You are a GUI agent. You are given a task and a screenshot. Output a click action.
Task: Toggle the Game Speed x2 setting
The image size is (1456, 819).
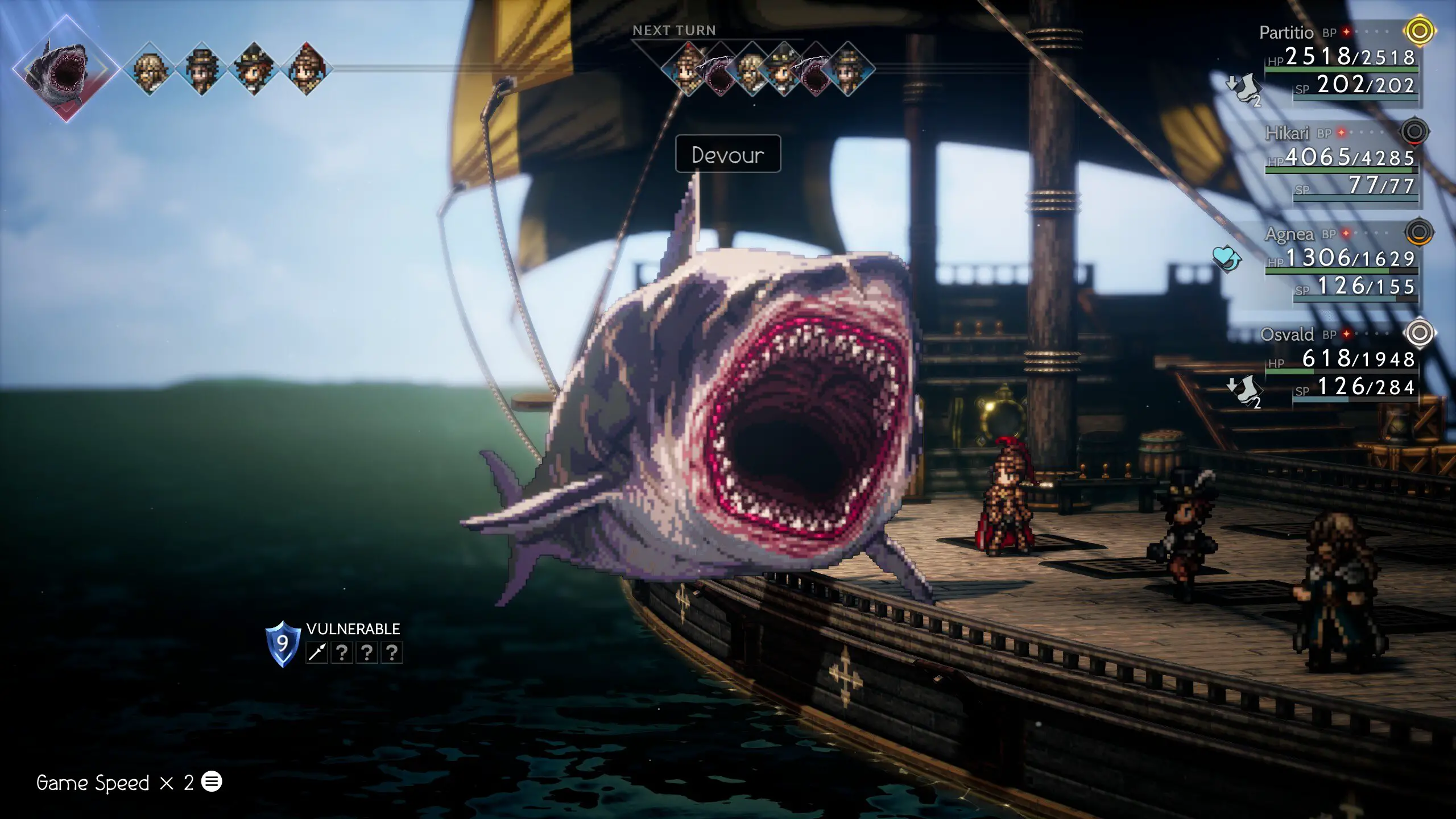tap(129, 783)
